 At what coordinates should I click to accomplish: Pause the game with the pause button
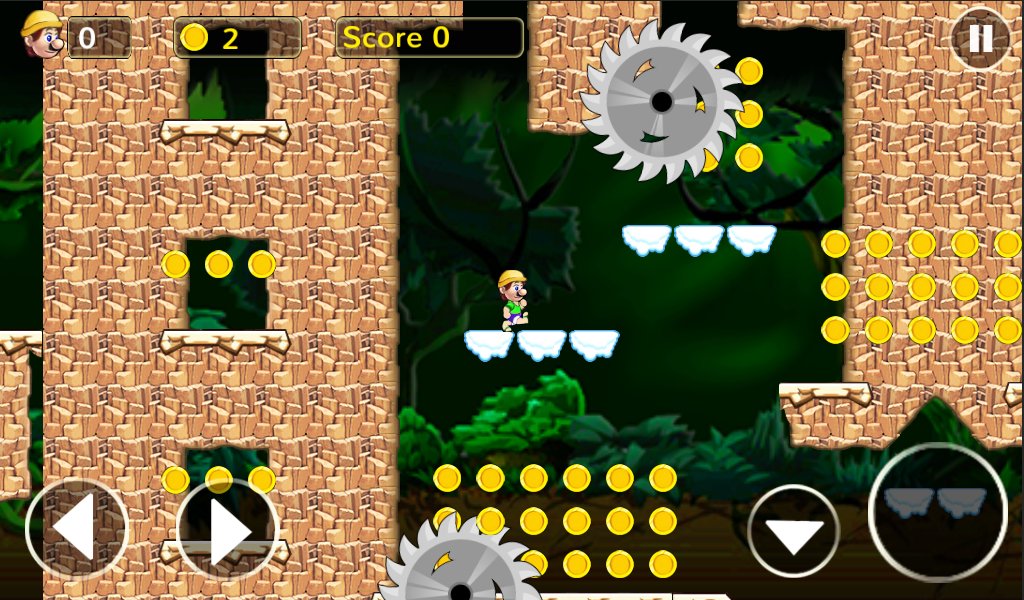tap(980, 39)
